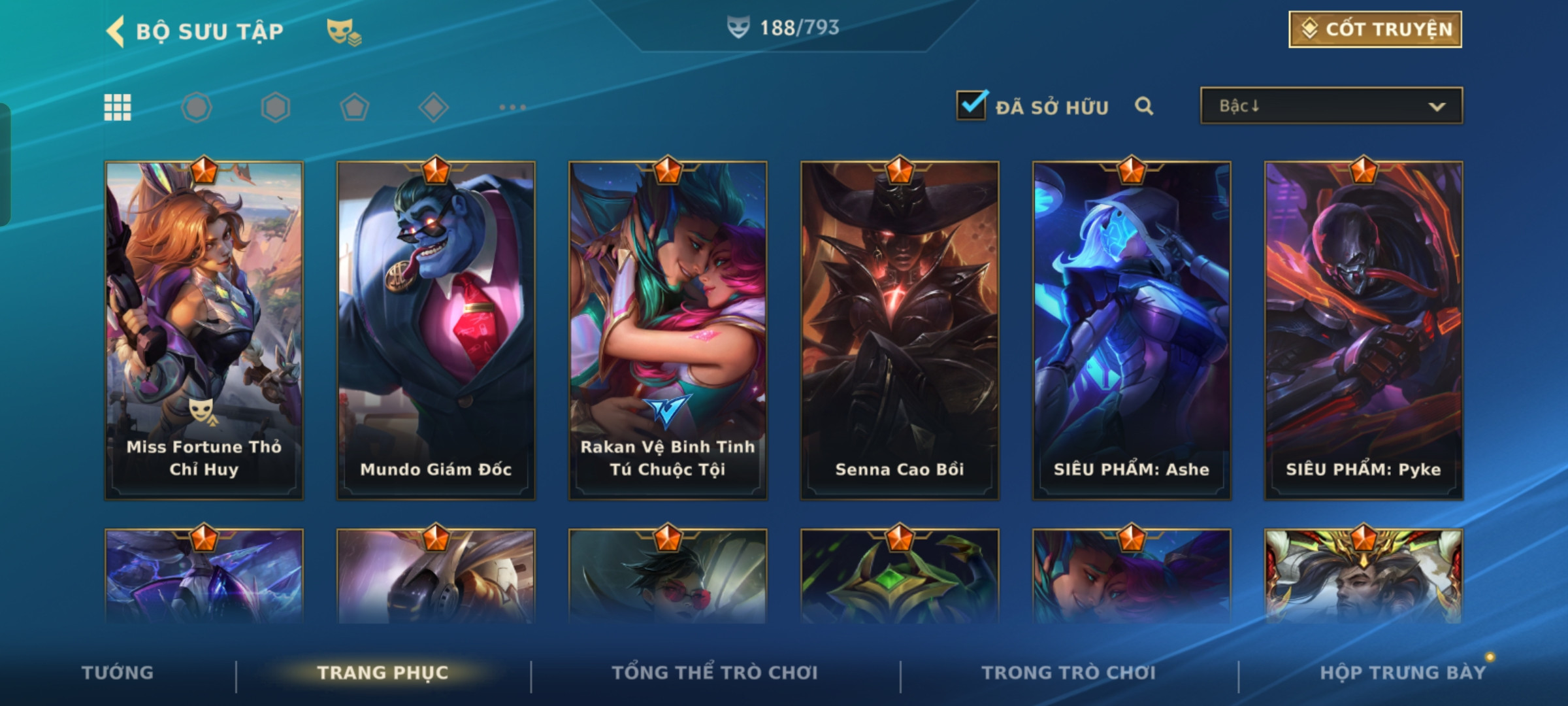The image size is (1568, 706).
Task: Open the three-dots more filters
Action: [512, 107]
